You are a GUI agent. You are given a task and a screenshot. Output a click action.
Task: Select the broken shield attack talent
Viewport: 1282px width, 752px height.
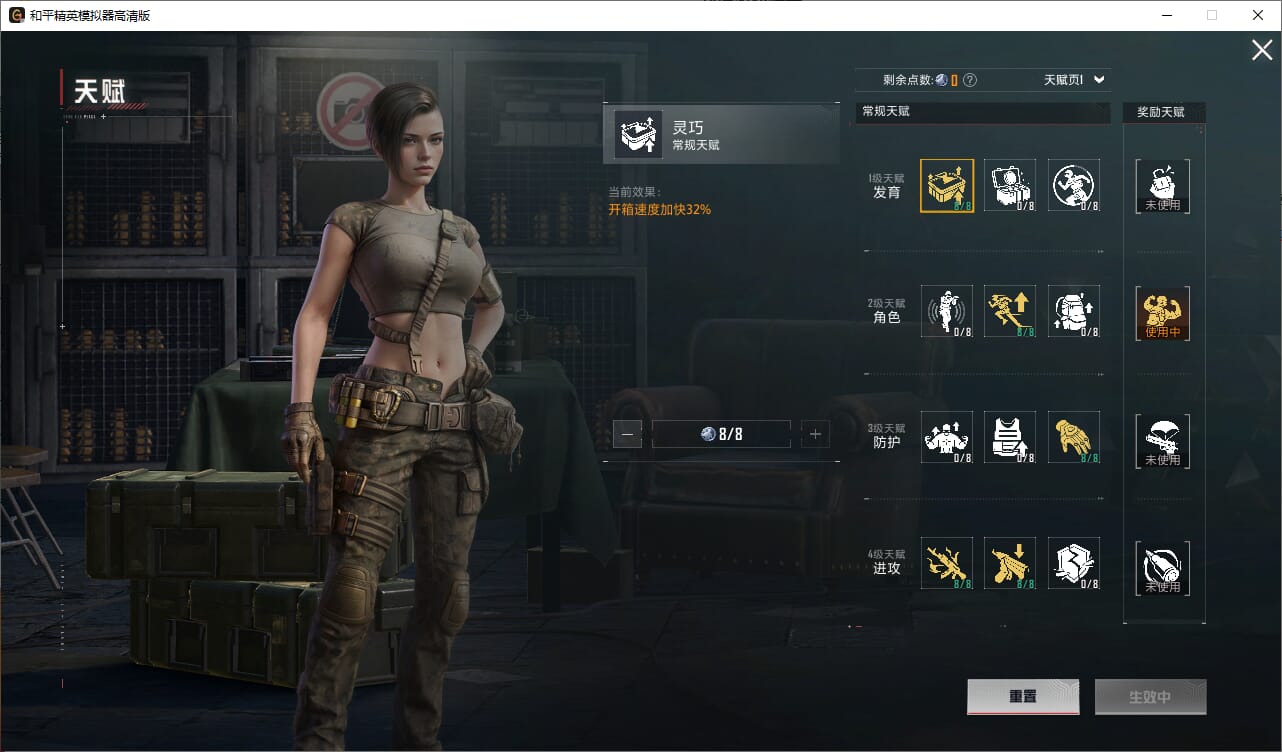click(1074, 563)
